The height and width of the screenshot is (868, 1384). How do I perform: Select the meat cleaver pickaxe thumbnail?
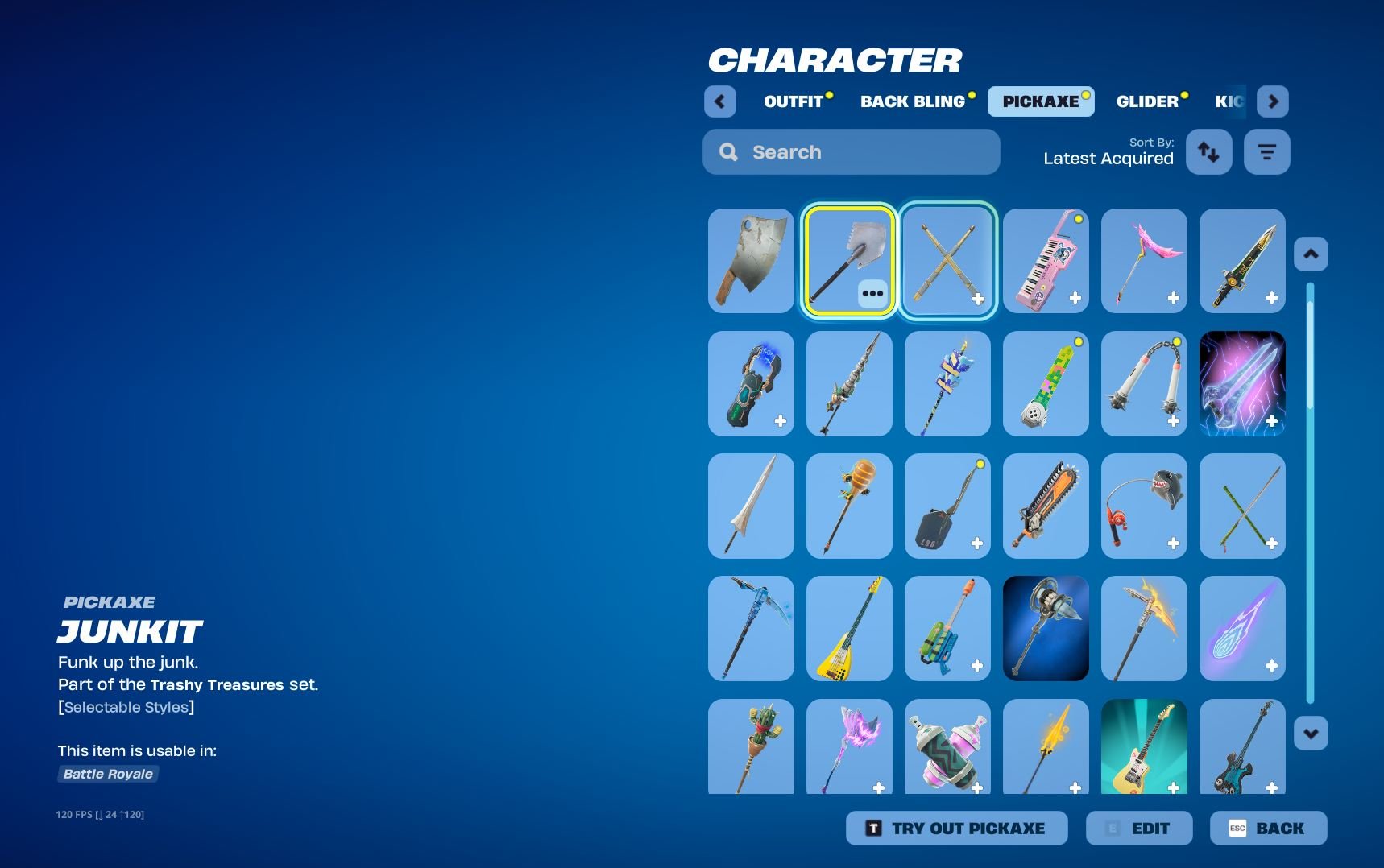coord(750,260)
